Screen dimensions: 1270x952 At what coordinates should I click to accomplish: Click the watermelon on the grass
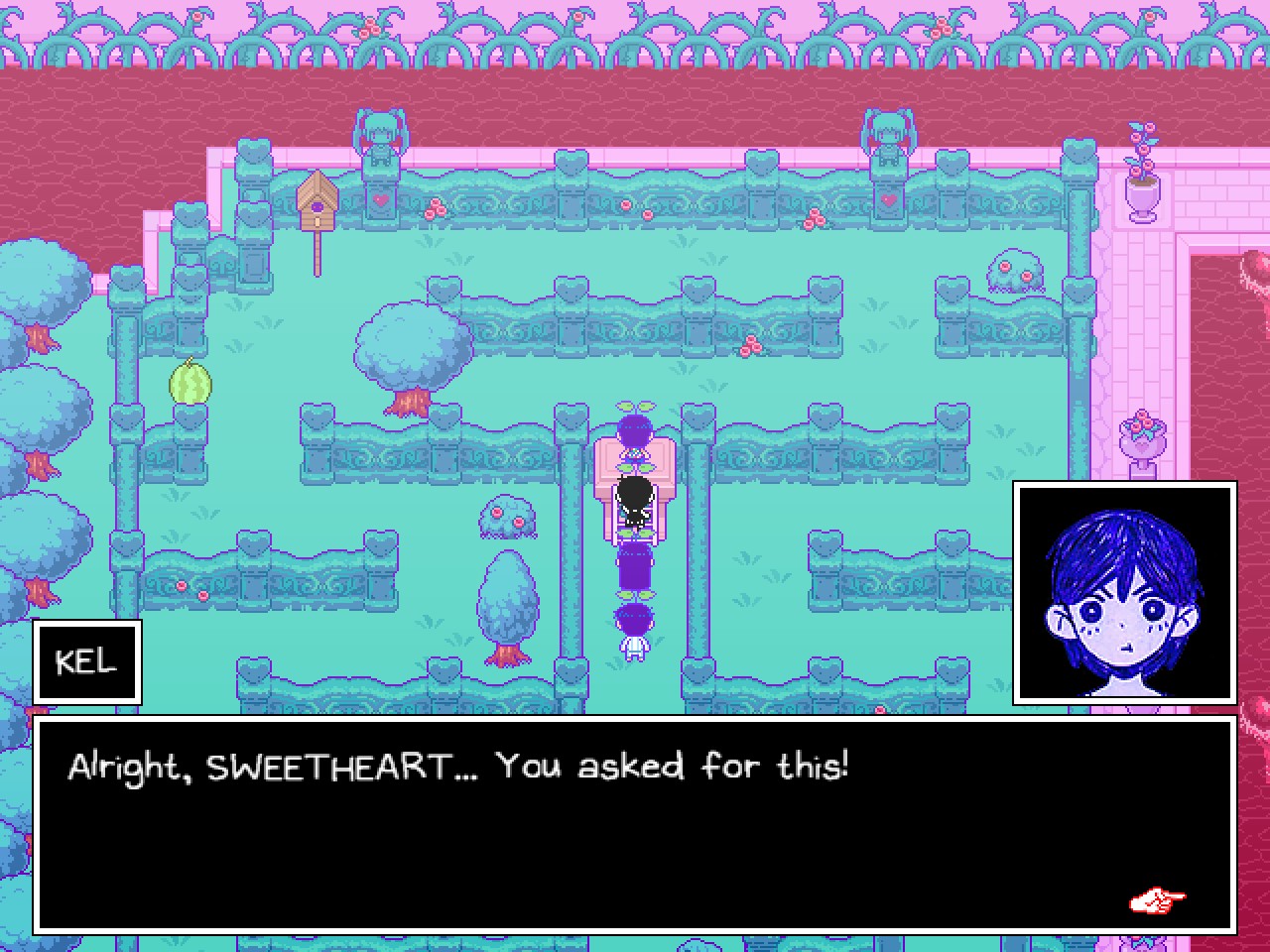[x=189, y=385]
